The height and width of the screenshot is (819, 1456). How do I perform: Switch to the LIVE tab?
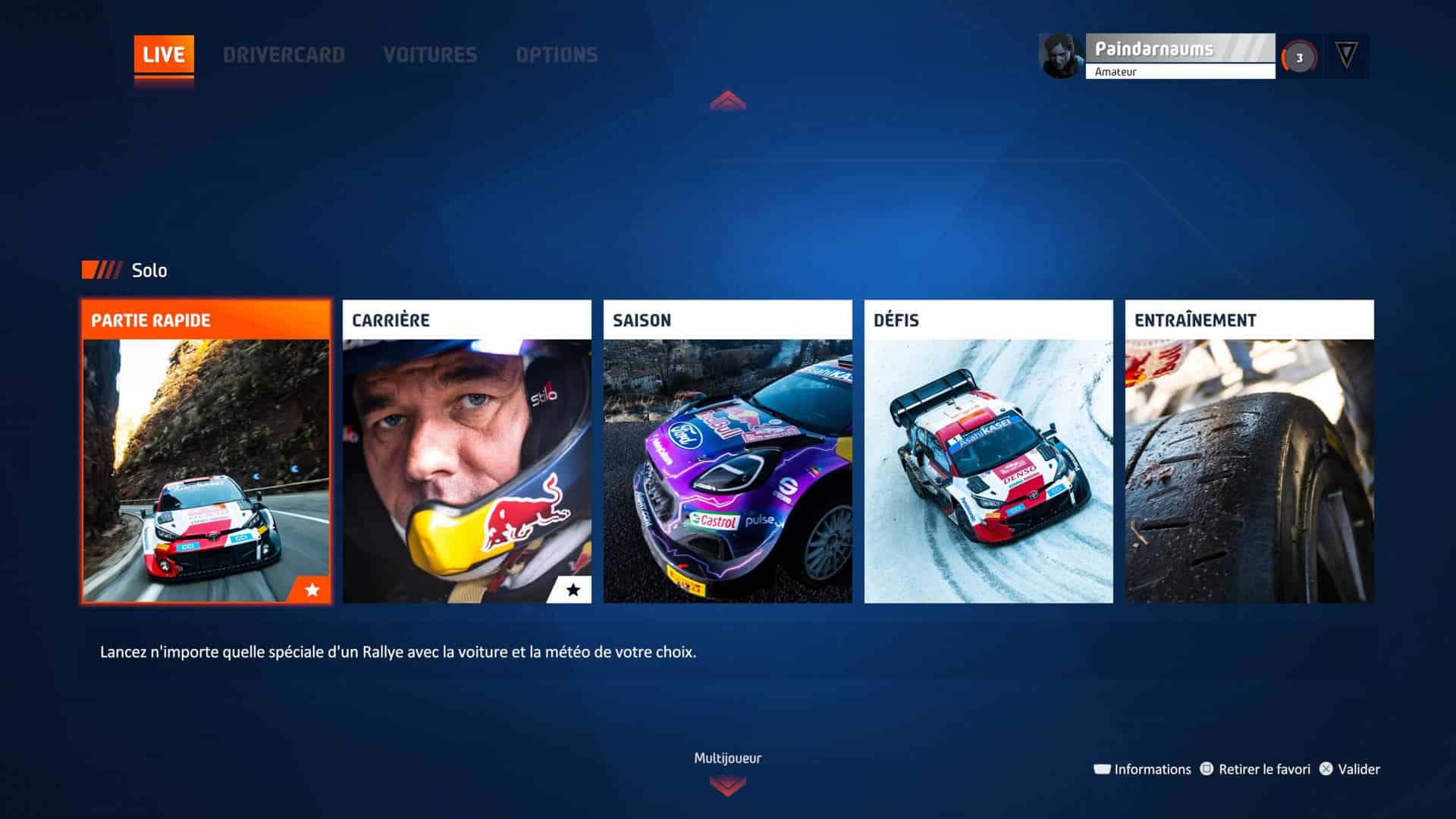(x=164, y=55)
